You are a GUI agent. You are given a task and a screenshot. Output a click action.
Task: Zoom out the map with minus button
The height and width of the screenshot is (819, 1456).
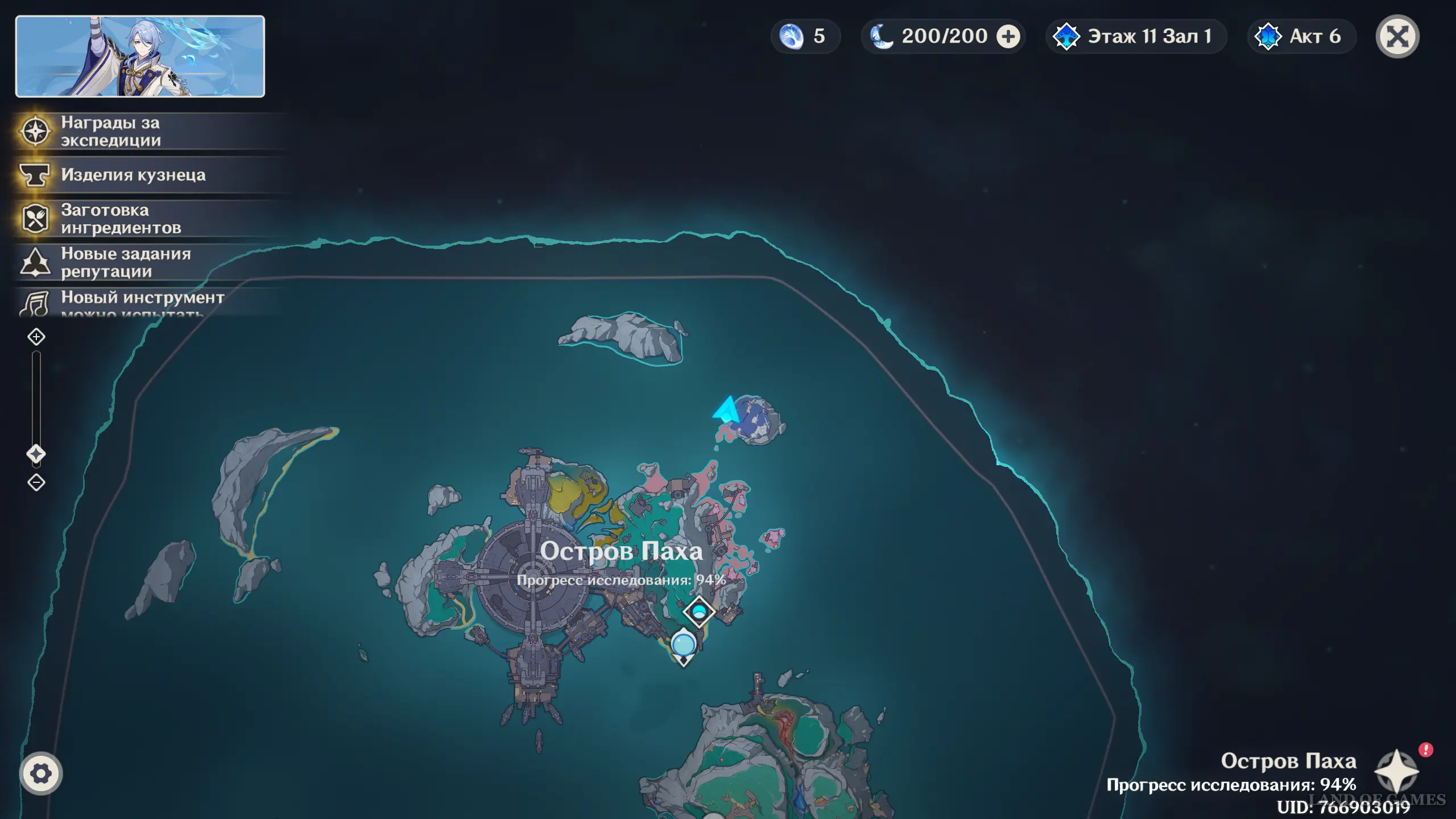[x=36, y=482]
